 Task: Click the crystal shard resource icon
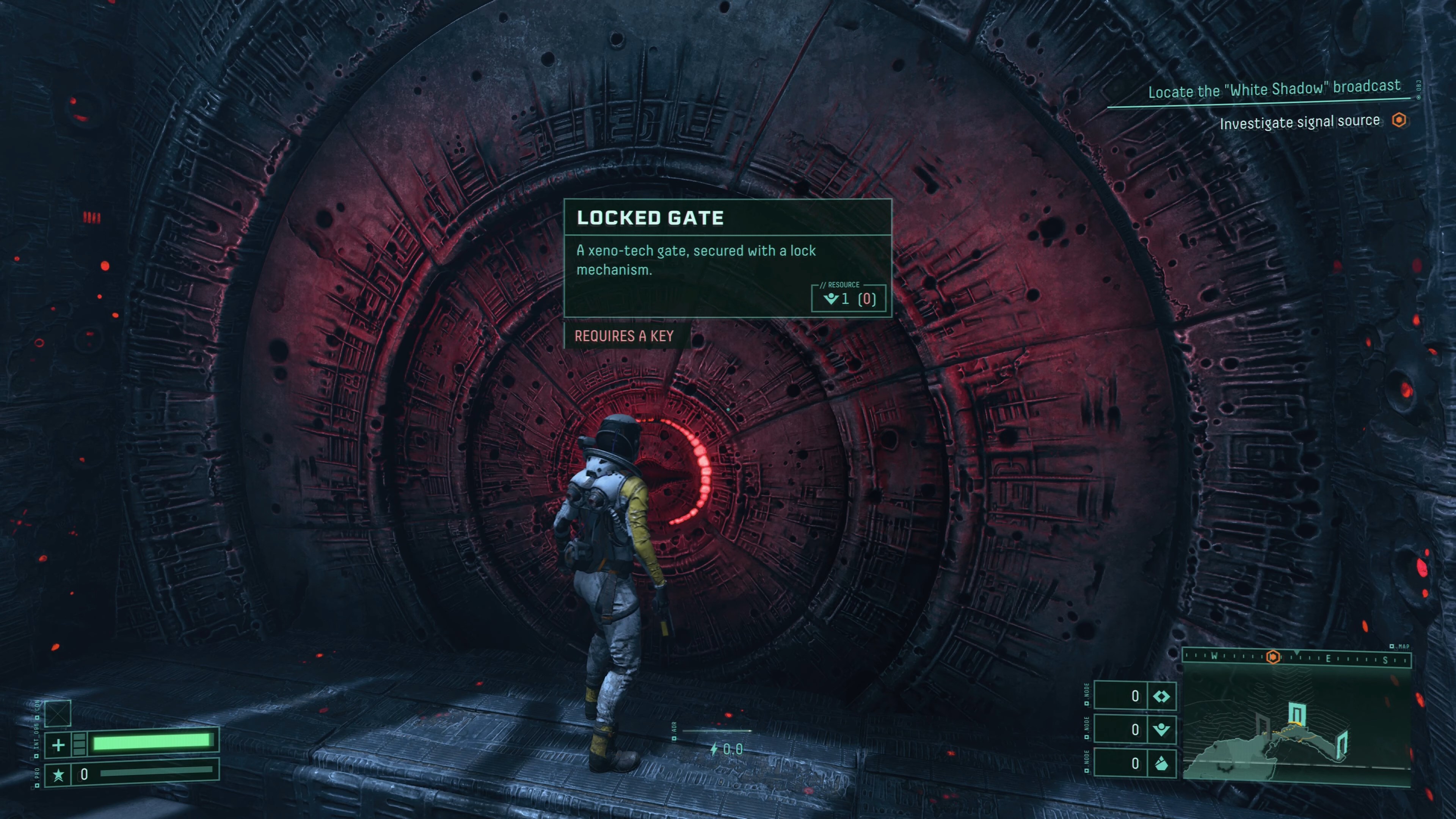1161,764
